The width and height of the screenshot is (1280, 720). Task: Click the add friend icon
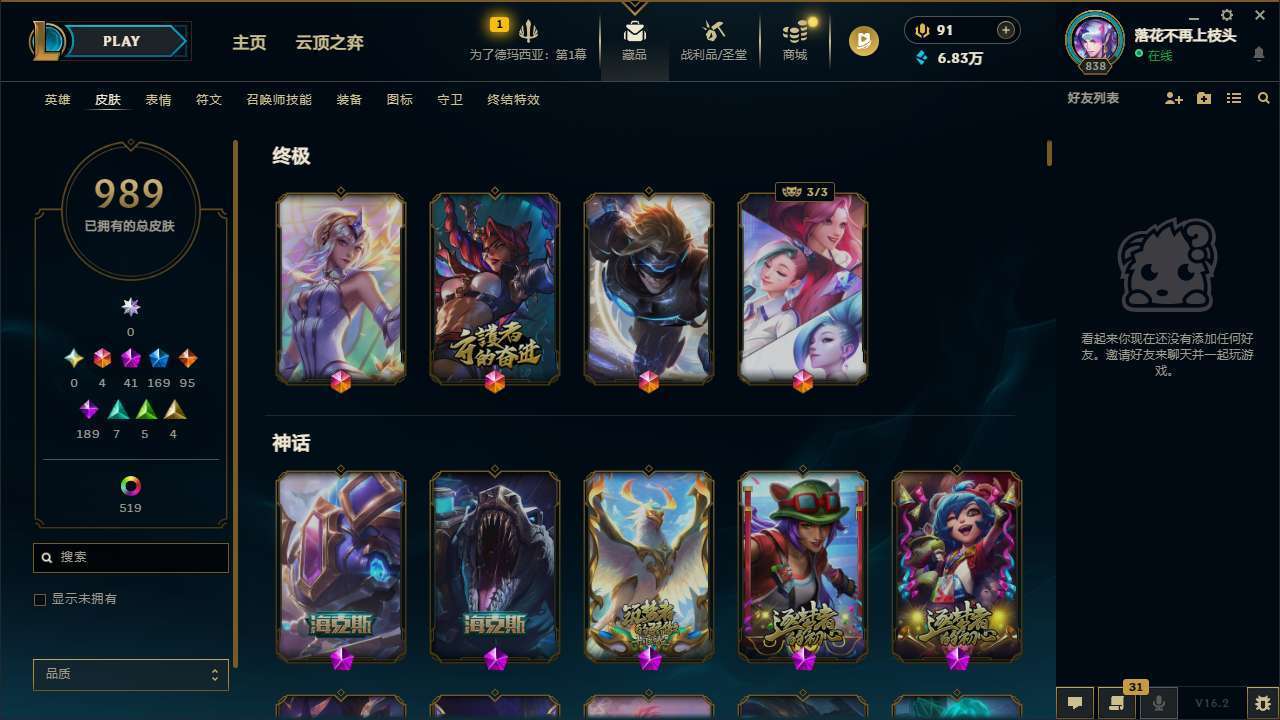pos(1173,98)
